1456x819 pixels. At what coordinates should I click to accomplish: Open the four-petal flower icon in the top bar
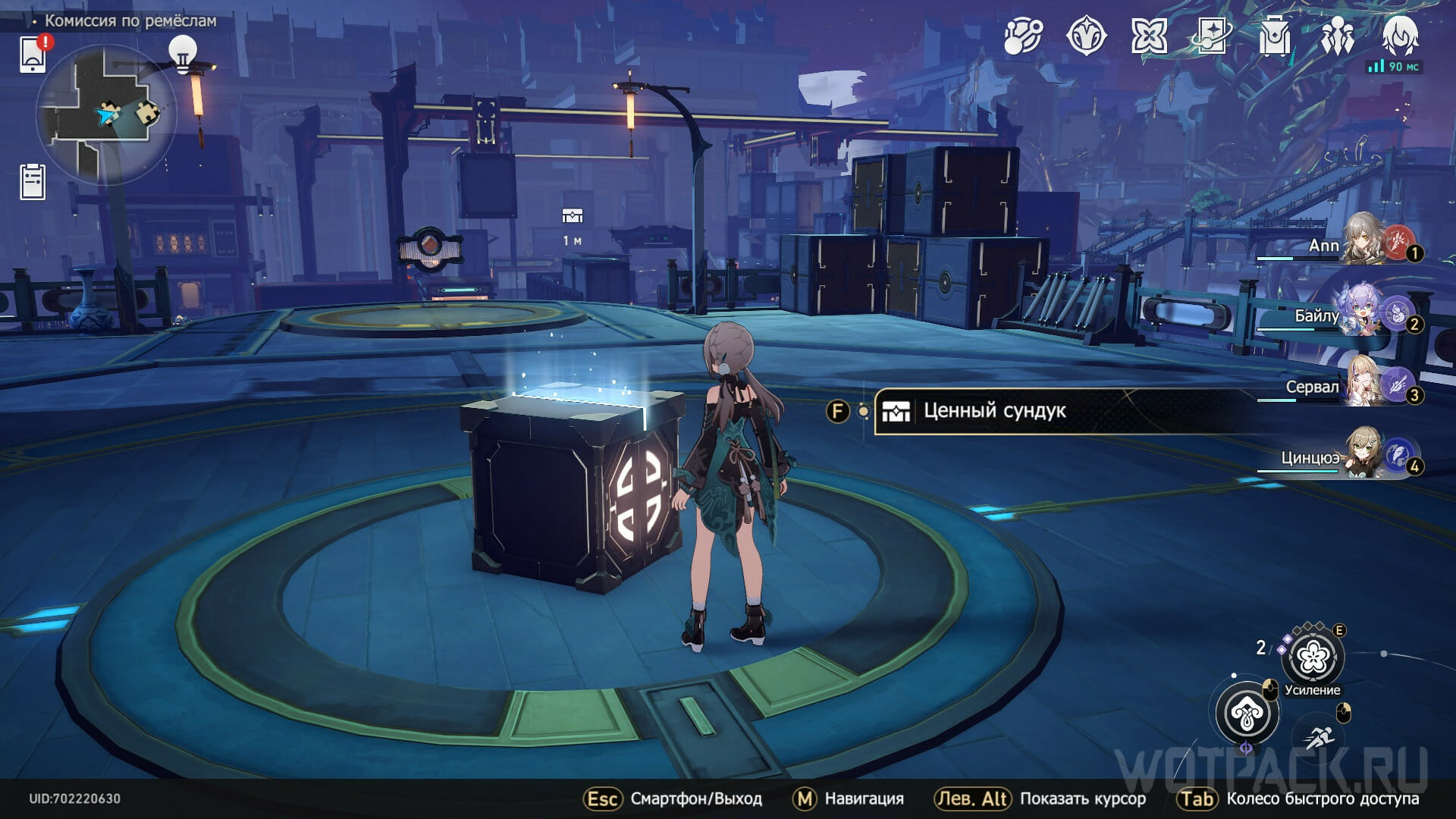click(x=1149, y=36)
